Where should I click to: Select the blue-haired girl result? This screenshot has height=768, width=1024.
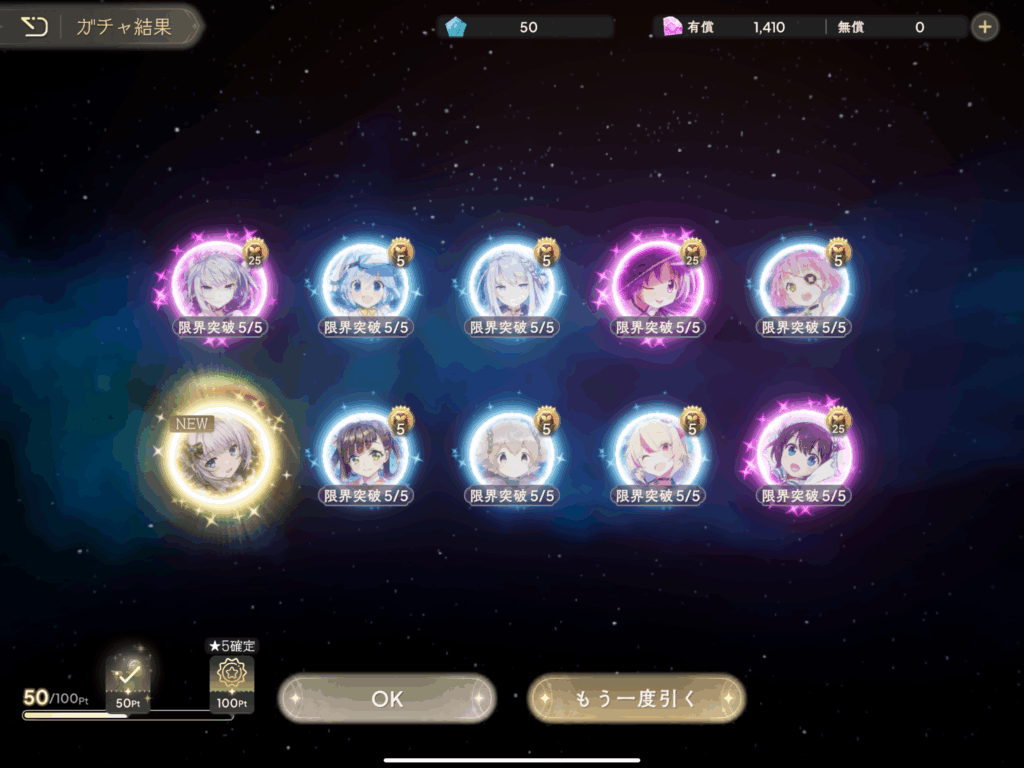click(x=365, y=284)
